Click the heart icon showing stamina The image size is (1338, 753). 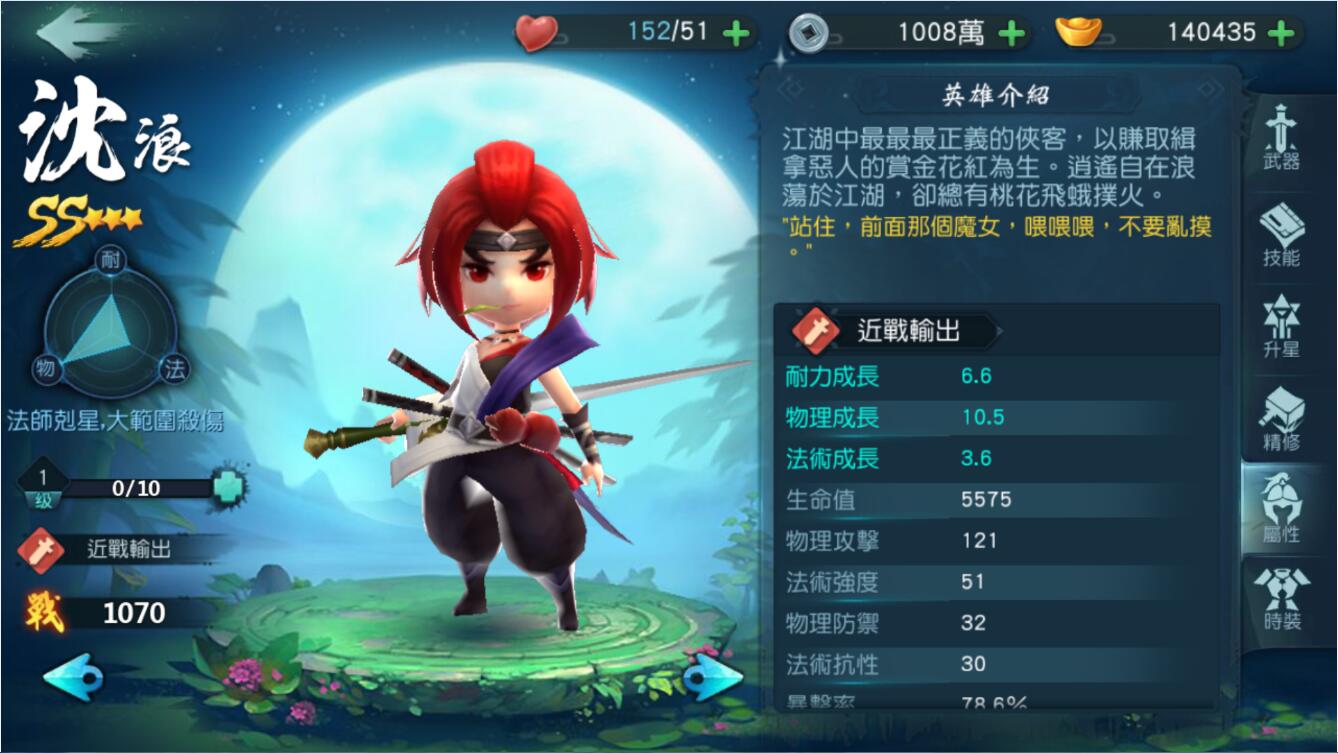click(537, 31)
